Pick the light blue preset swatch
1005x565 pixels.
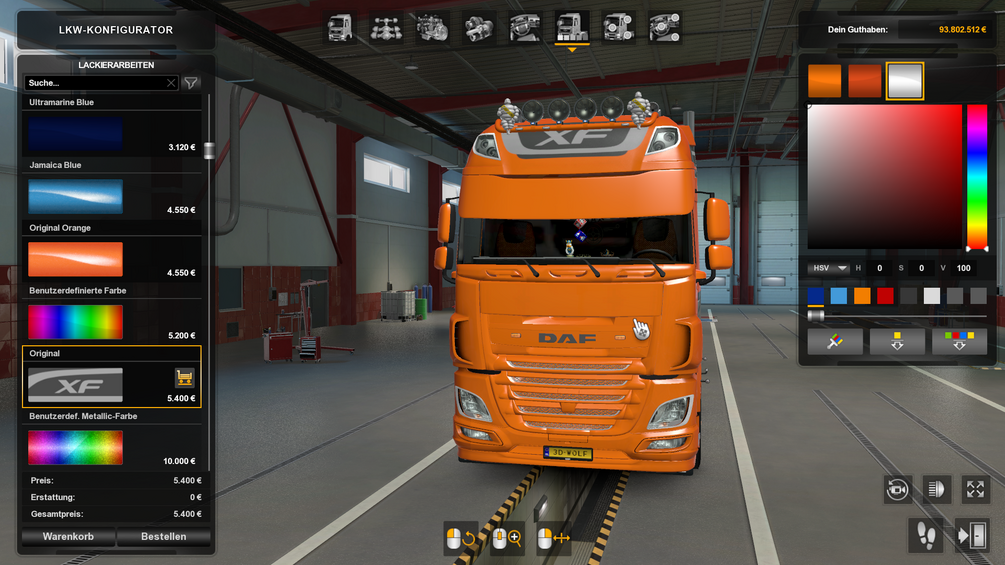(x=839, y=296)
